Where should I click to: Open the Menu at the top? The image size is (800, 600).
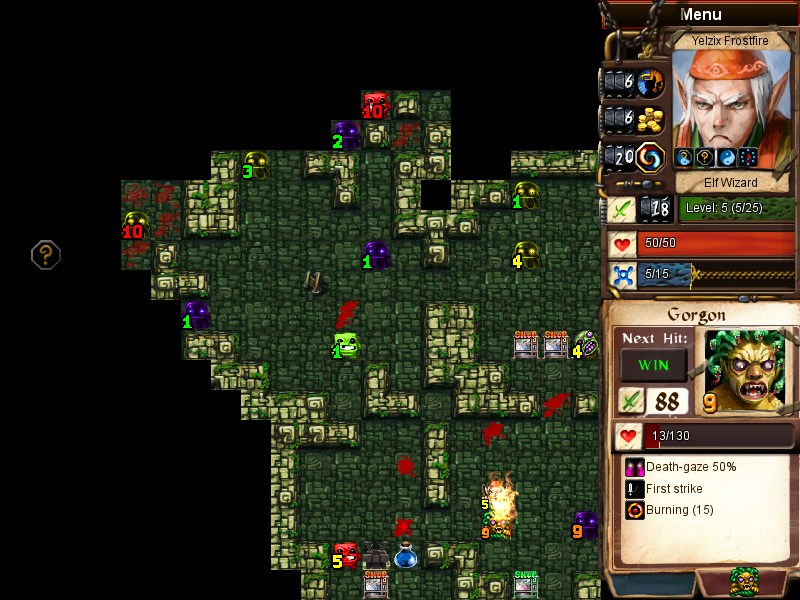[700, 14]
